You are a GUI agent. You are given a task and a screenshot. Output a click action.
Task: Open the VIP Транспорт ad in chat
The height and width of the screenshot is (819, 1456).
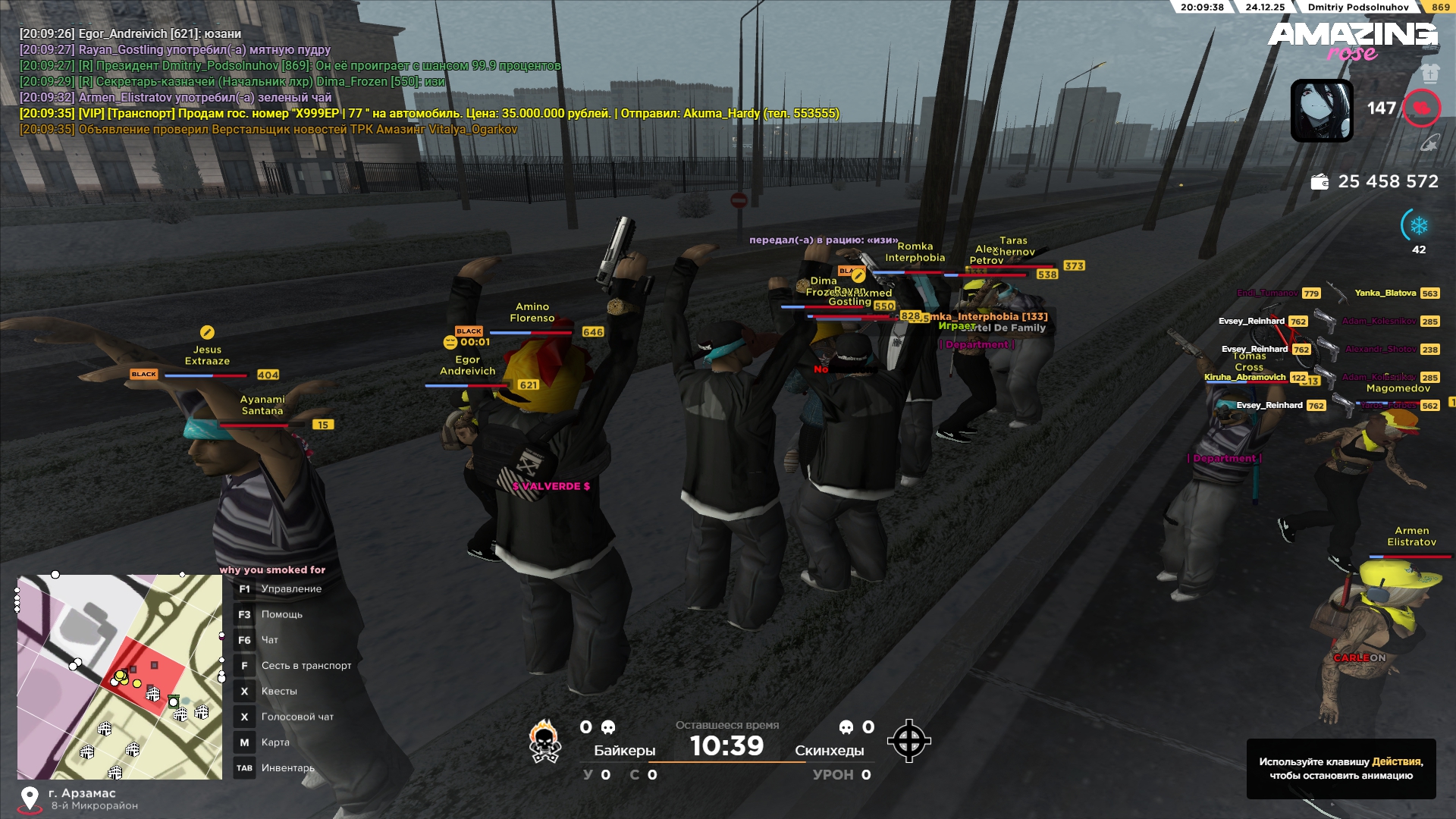pyautogui.click(x=429, y=114)
